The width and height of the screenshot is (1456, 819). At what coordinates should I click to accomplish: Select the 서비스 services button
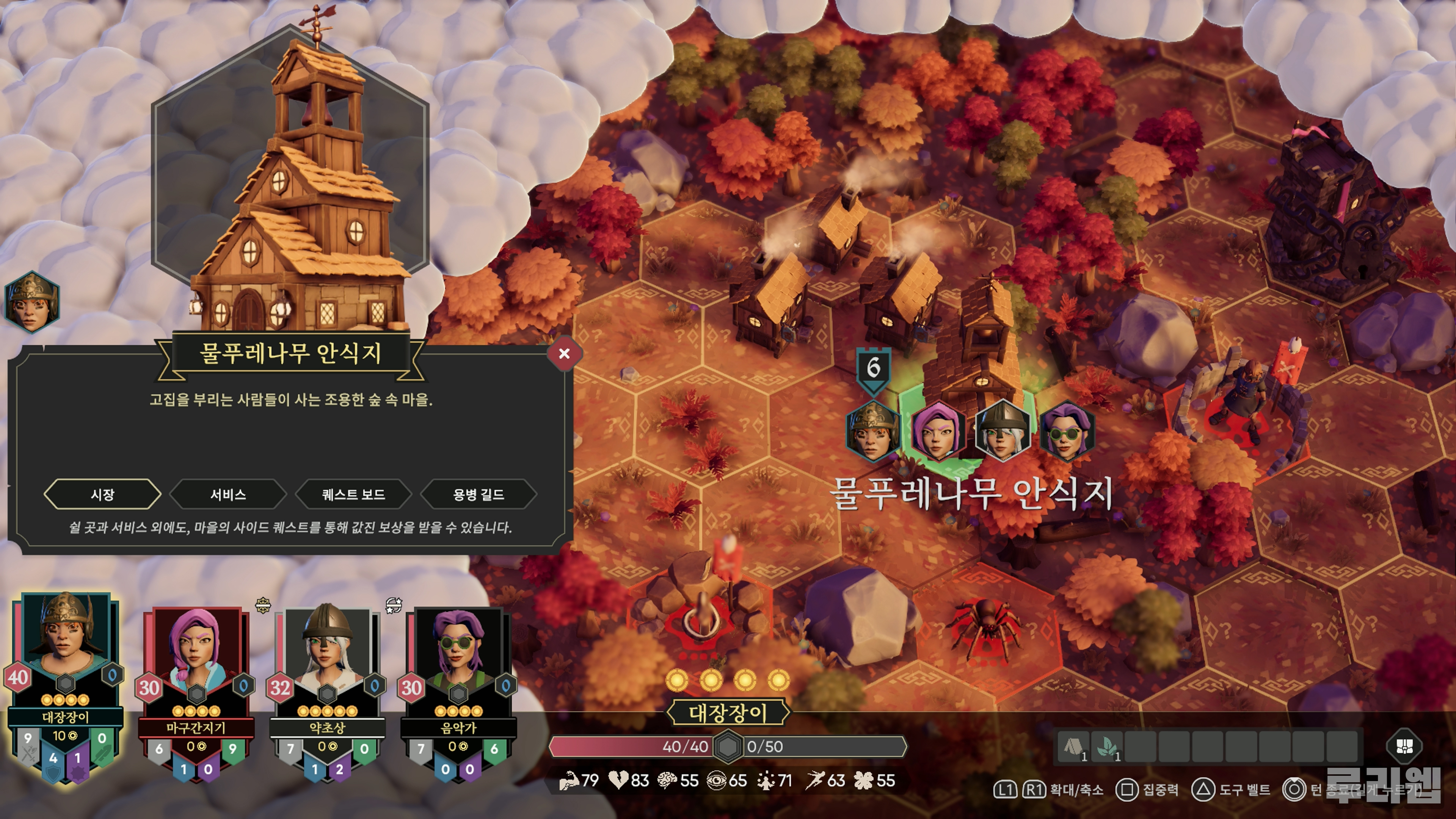coord(228,494)
